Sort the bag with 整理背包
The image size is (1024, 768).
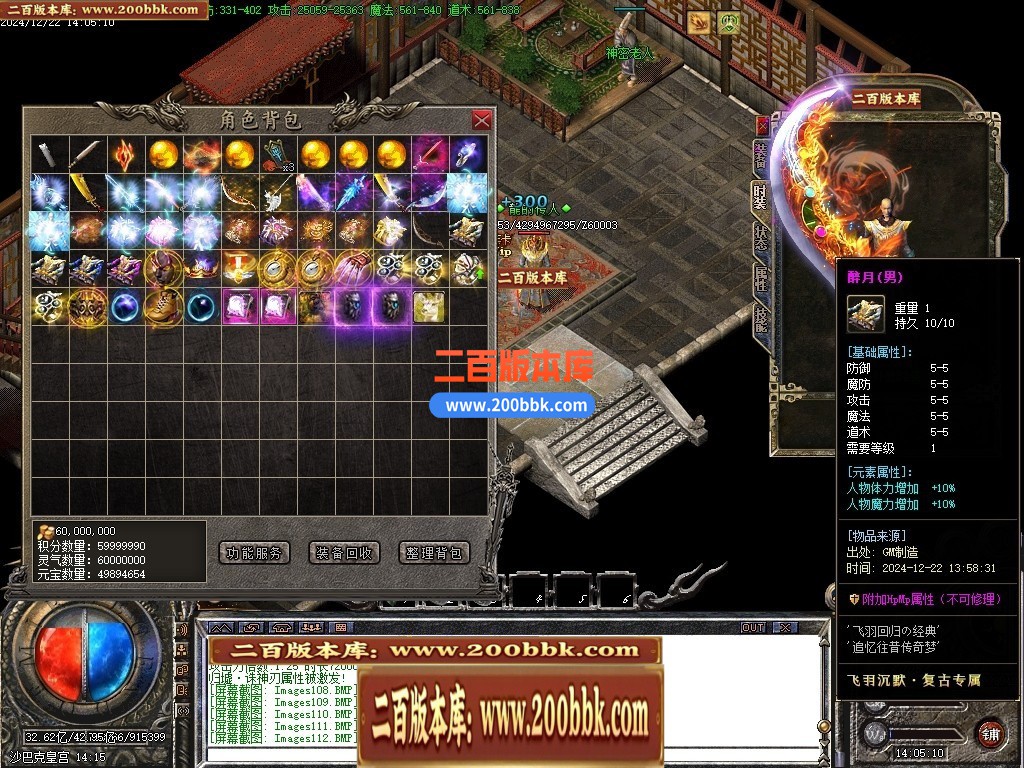pyautogui.click(x=434, y=552)
